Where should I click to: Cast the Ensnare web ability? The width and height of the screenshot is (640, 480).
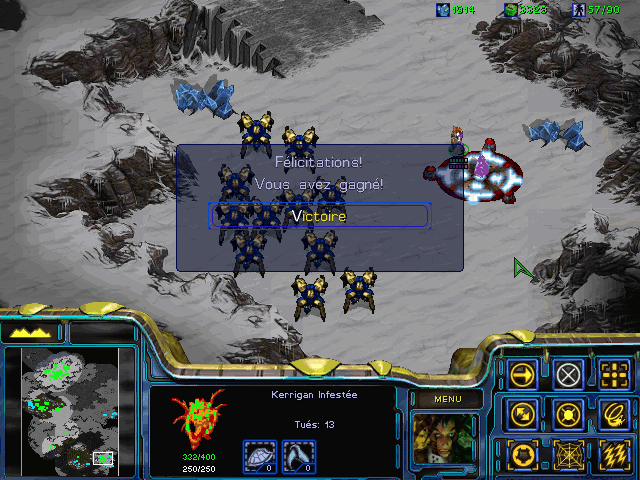568,454
